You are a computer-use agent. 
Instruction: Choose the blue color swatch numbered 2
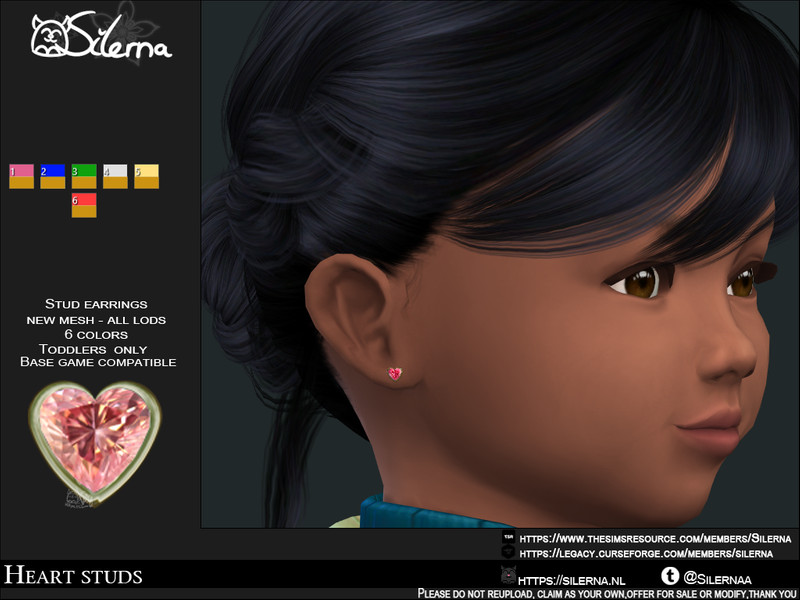(52, 176)
